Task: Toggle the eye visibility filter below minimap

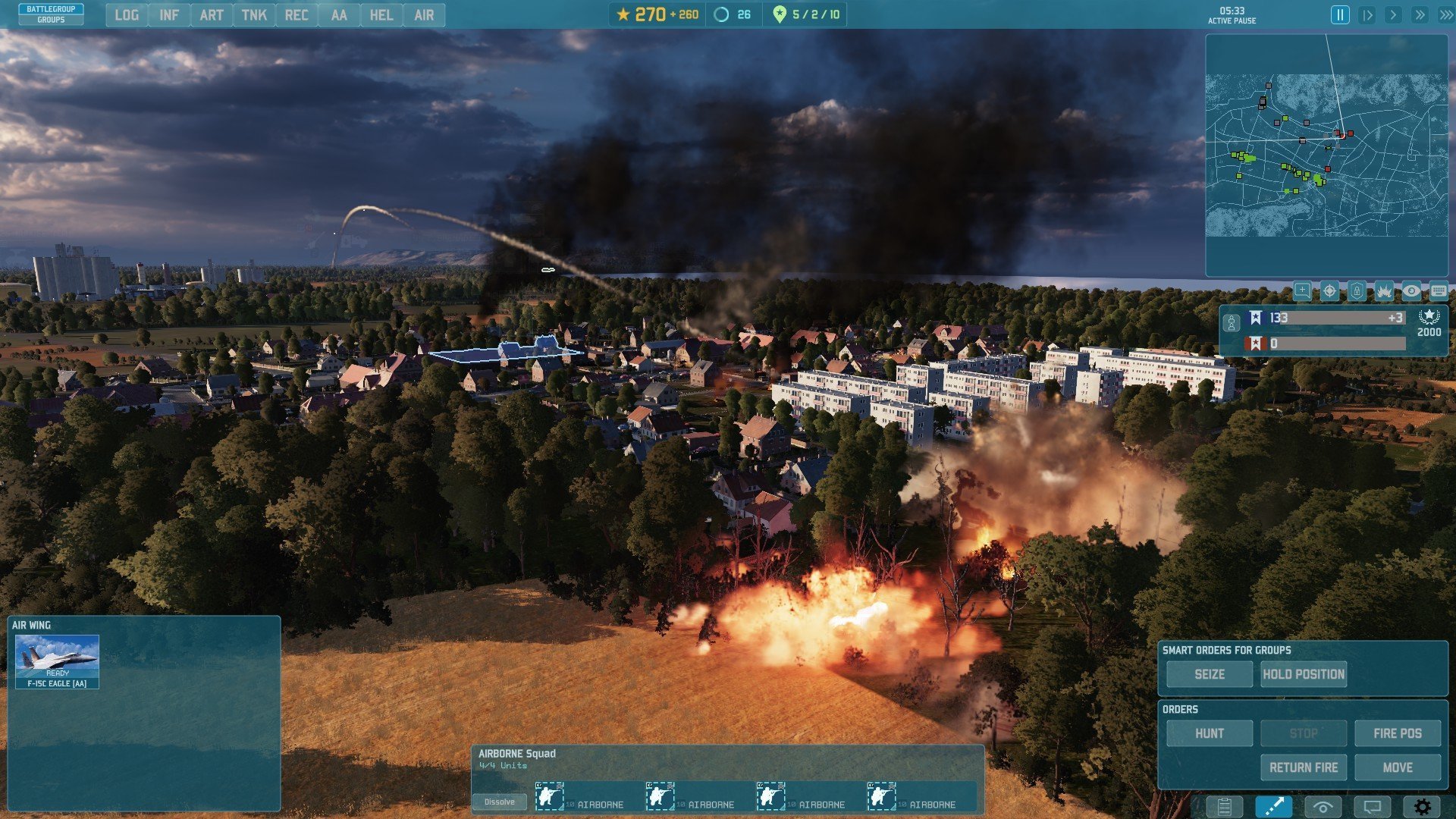Action: (1410, 291)
